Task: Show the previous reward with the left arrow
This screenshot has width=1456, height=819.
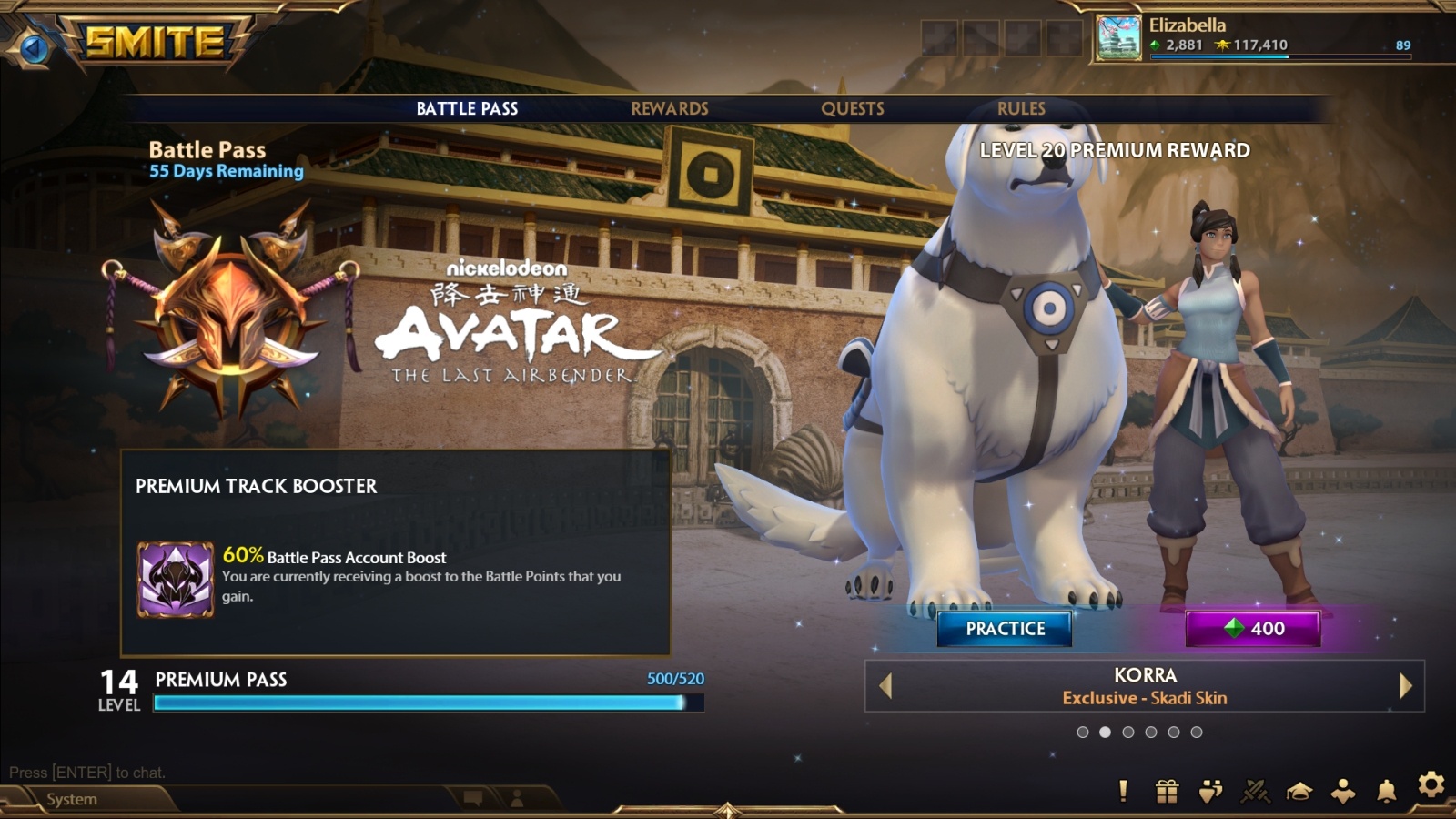Action: pyautogui.click(x=885, y=686)
